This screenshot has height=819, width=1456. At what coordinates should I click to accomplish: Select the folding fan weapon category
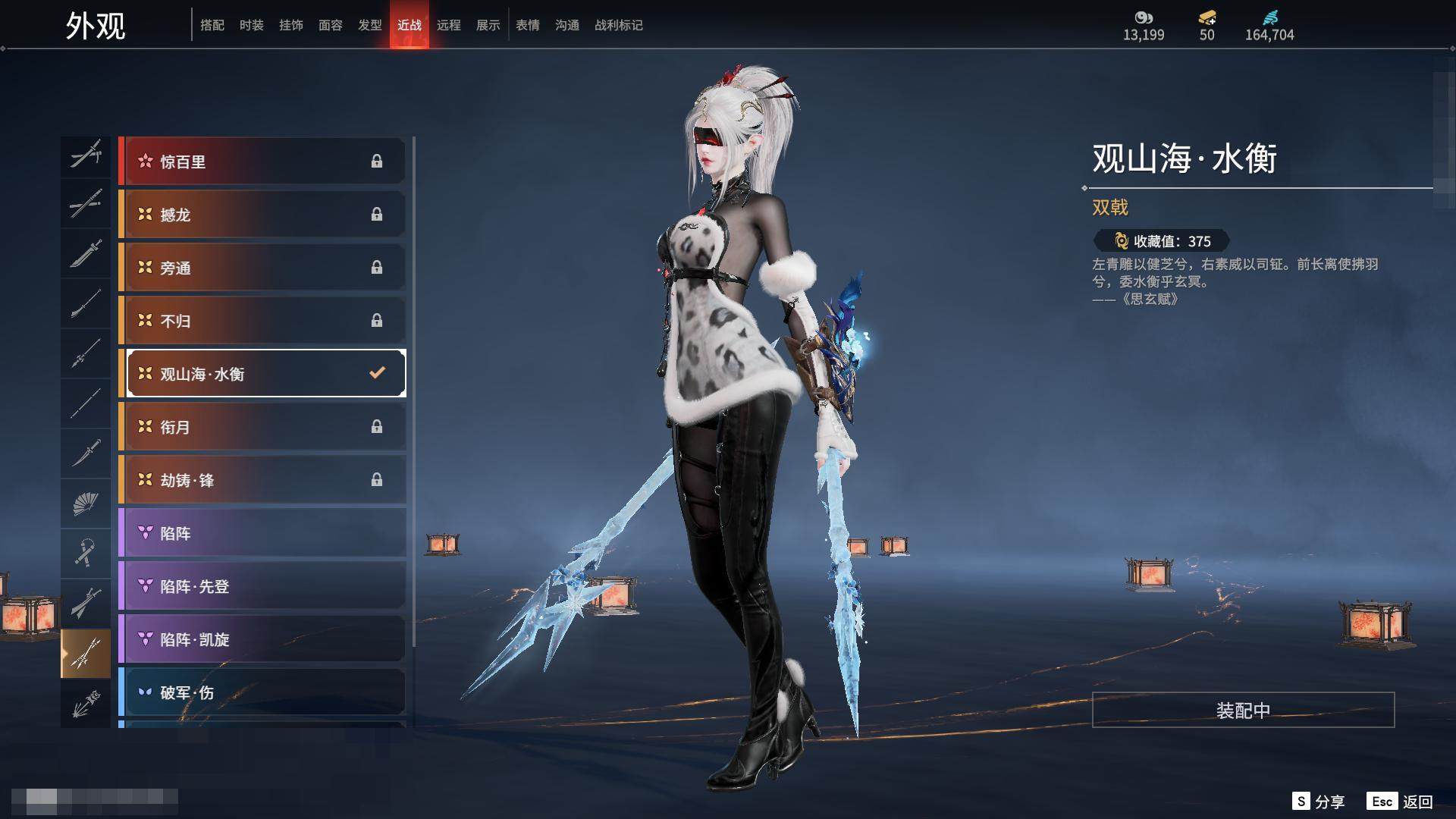click(86, 504)
